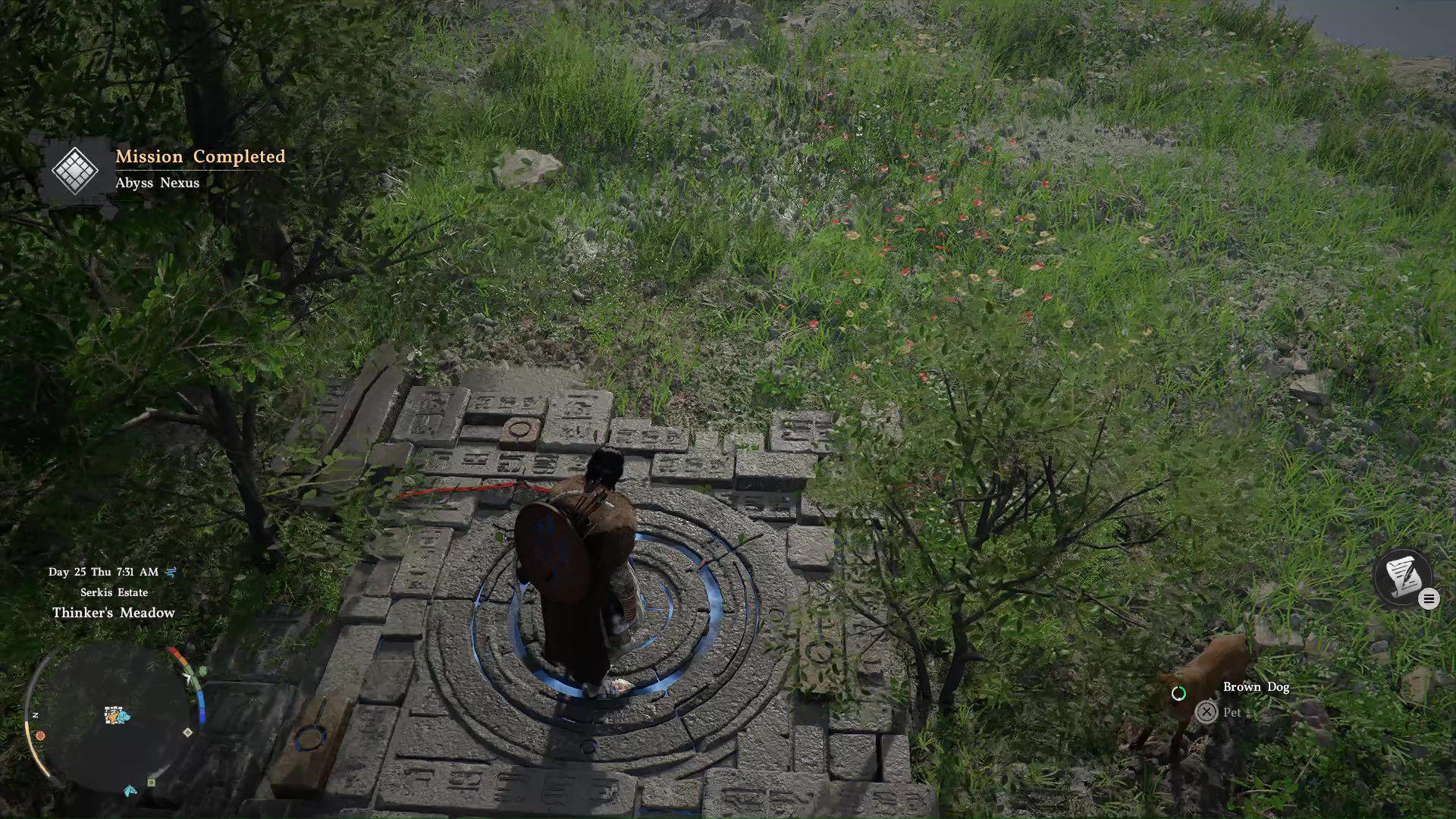The image size is (1456, 819).
Task: Click the square outpost marker on the minimap
Action: pos(151,782)
